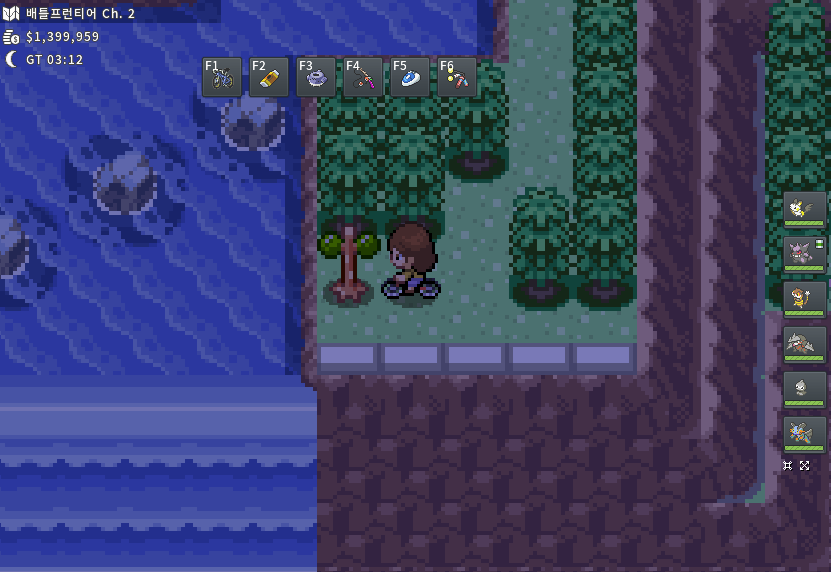Select the orange monkey Pokémon in party
Screen dimensions: 831x572
pos(805,299)
